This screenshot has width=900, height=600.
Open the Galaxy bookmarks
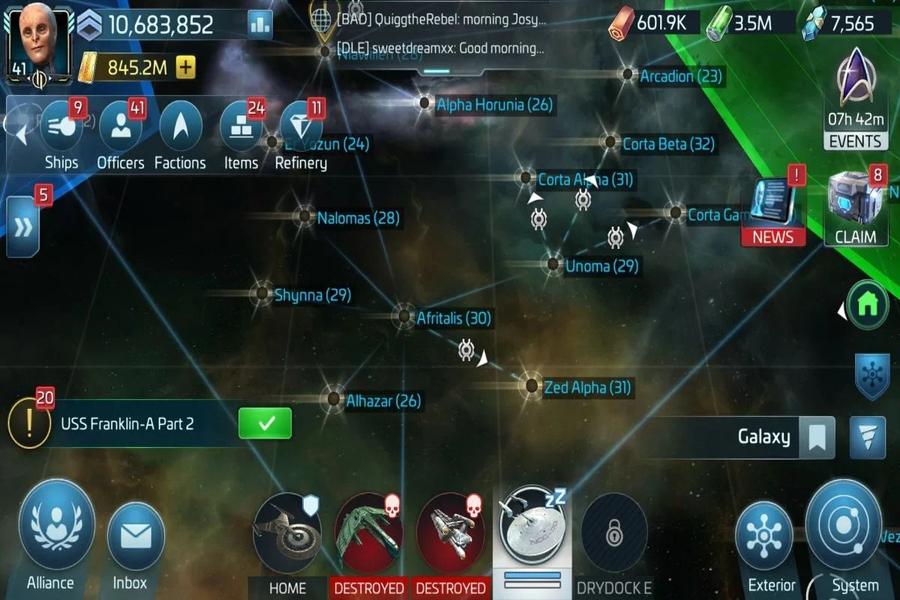tap(817, 437)
